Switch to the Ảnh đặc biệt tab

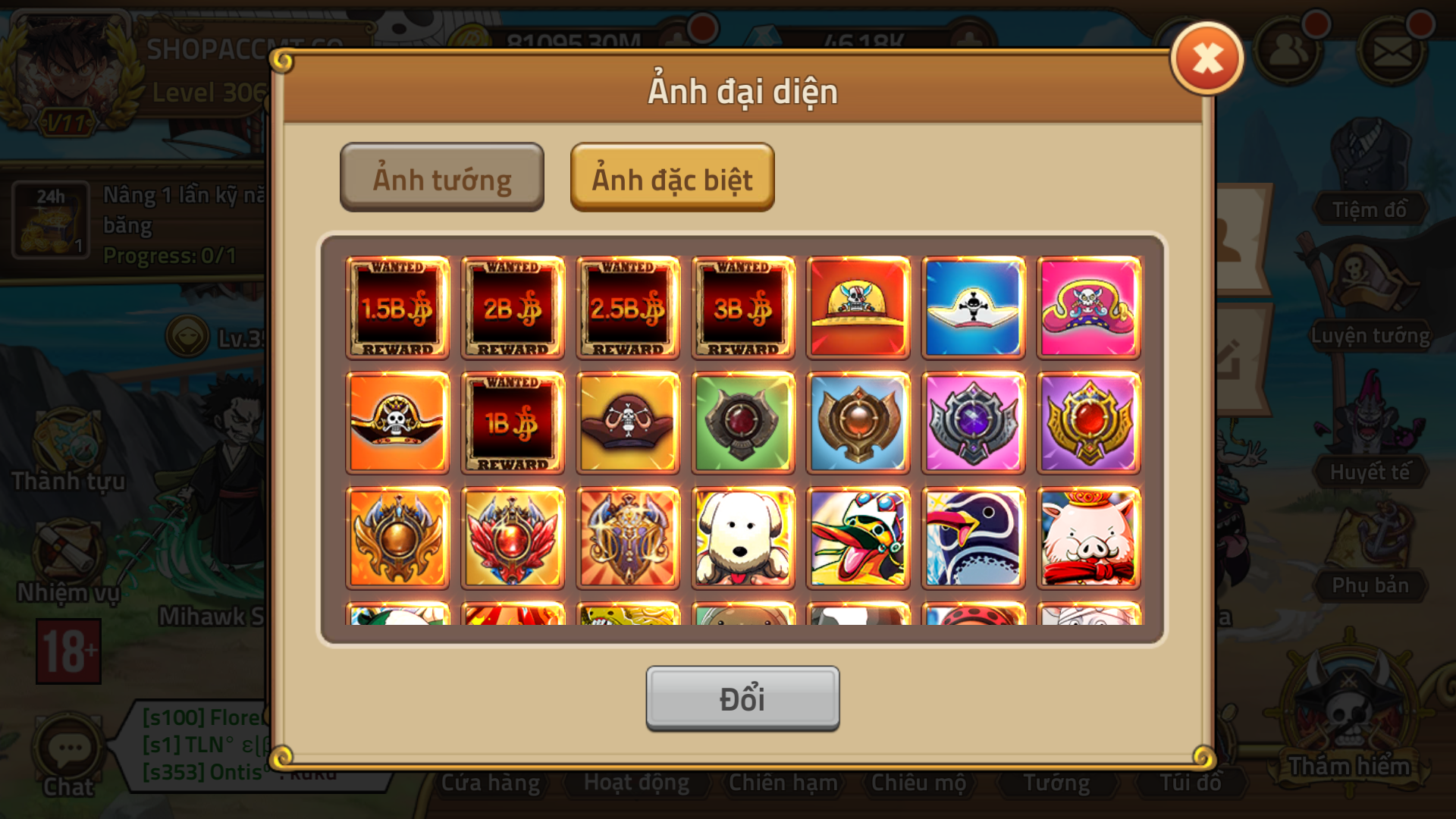[672, 178]
